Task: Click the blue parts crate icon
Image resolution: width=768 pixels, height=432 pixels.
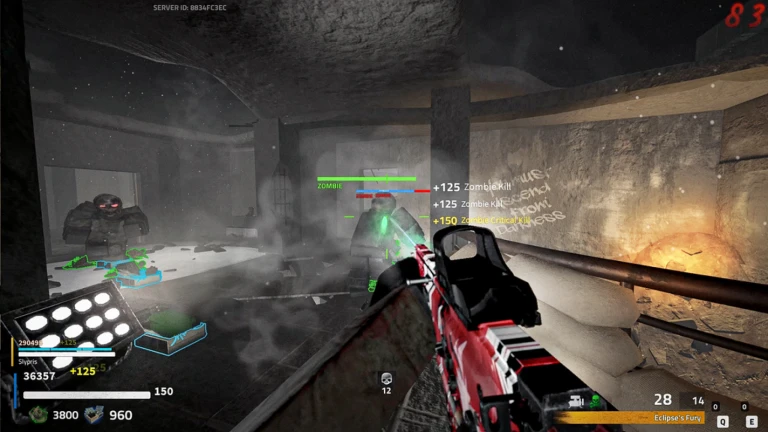Action: [94, 415]
